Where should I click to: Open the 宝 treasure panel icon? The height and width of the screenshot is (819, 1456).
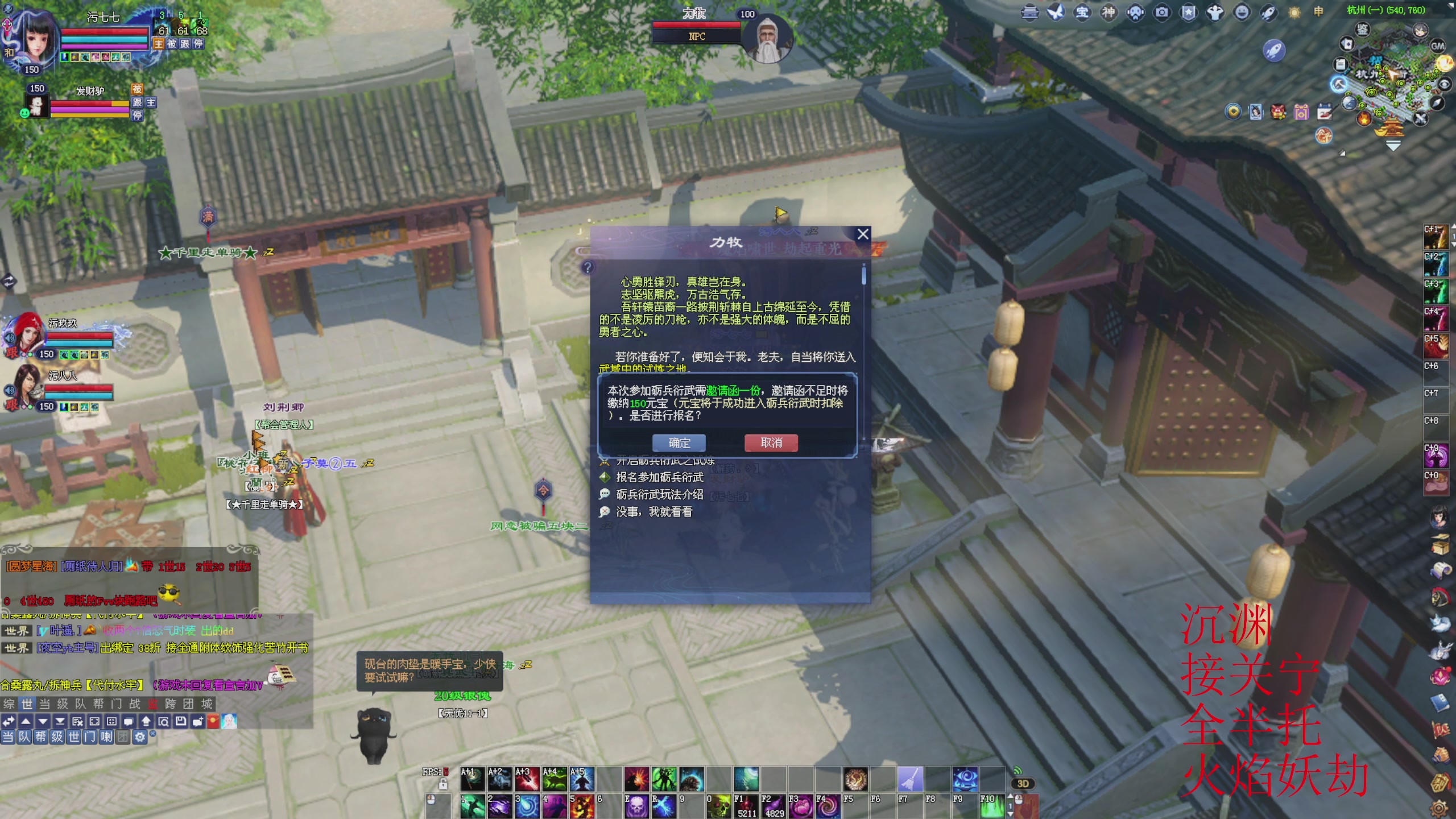1083,13
